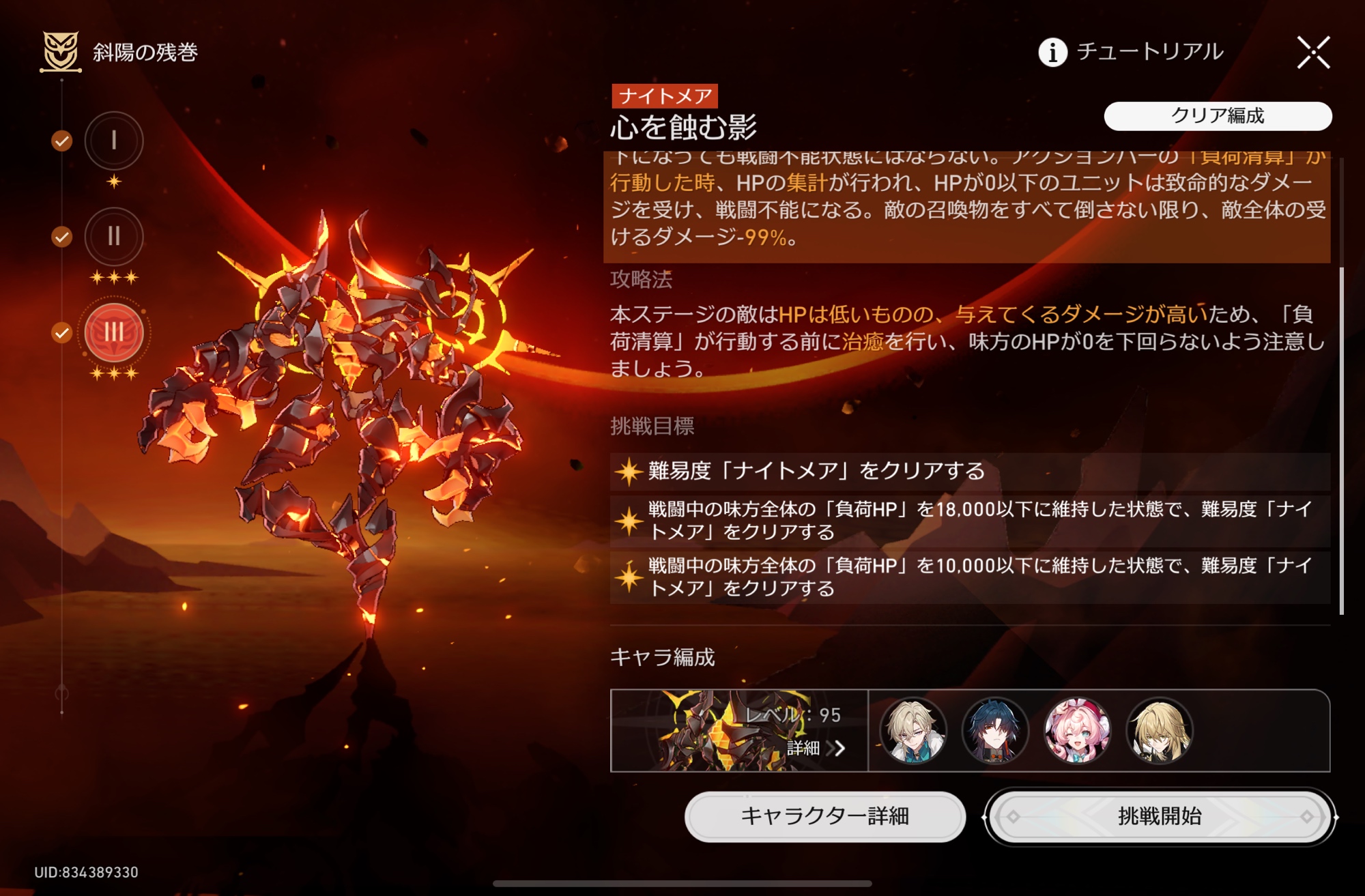
Task: Open キャラクター詳細 character details
Action: [x=824, y=816]
